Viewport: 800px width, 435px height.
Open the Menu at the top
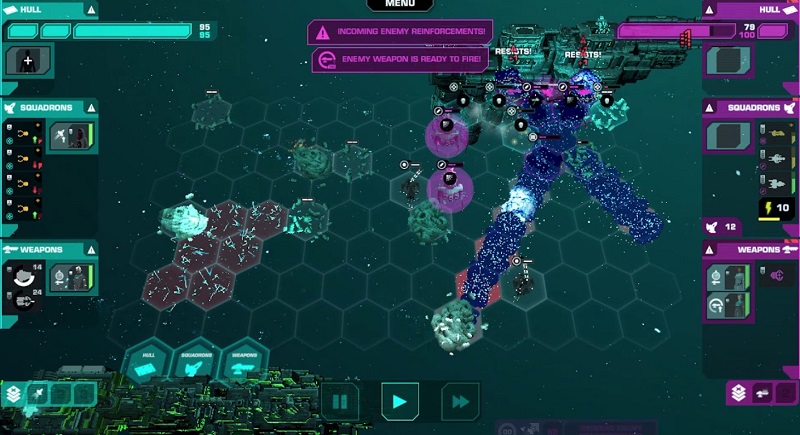click(399, 5)
